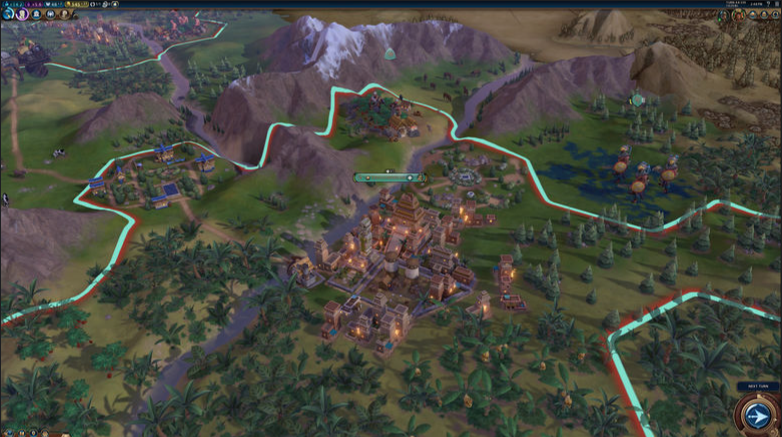
Task: Open the game menu in the corner
Action: pyautogui.click(x=777, y=4)
